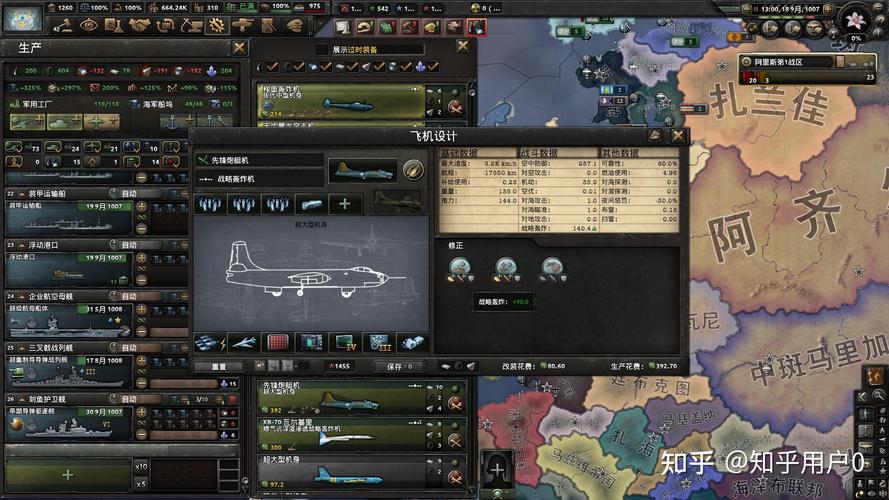The height and width of the screenshot is (500, 889).
Task: Add a new weapon module with the plus slot
Action: click(x=345, y=204)
